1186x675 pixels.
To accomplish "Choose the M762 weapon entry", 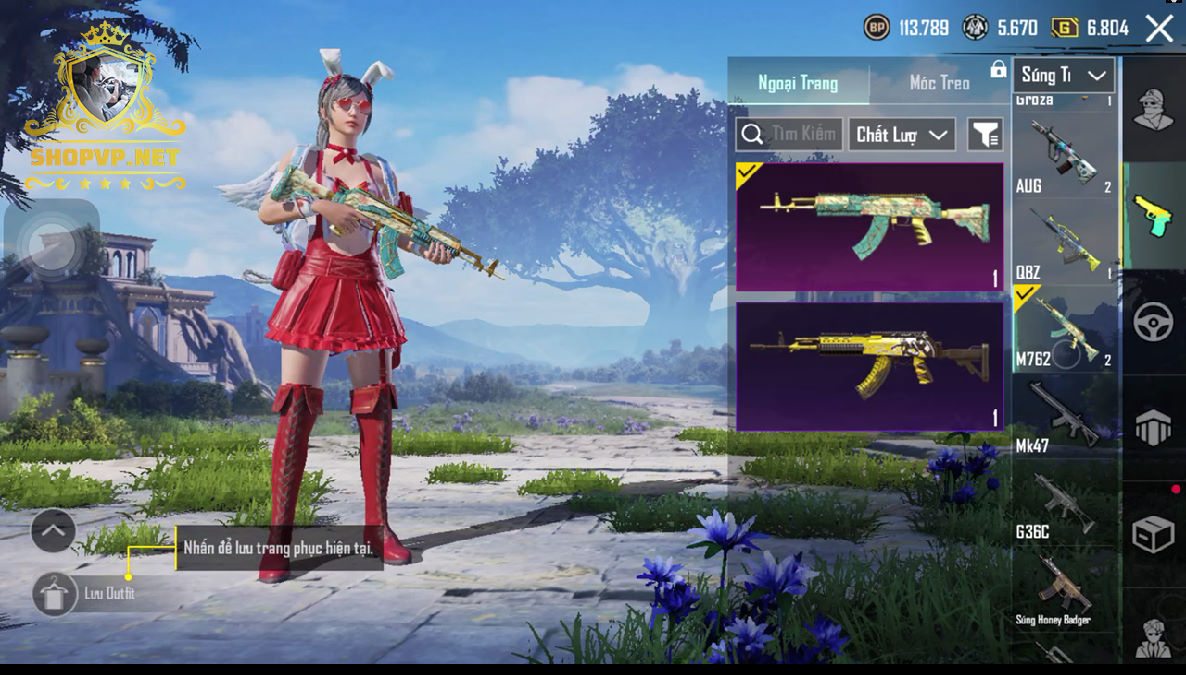I will 1063,330.
